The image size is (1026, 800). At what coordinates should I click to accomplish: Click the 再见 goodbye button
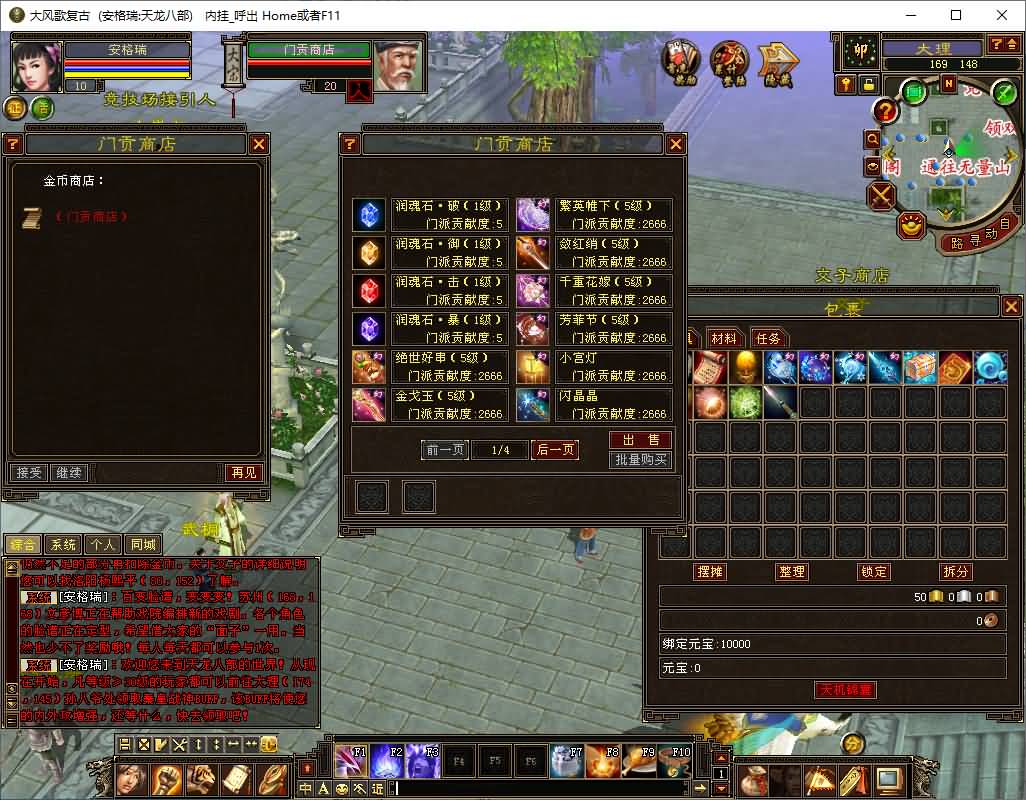tap(243, 472)
